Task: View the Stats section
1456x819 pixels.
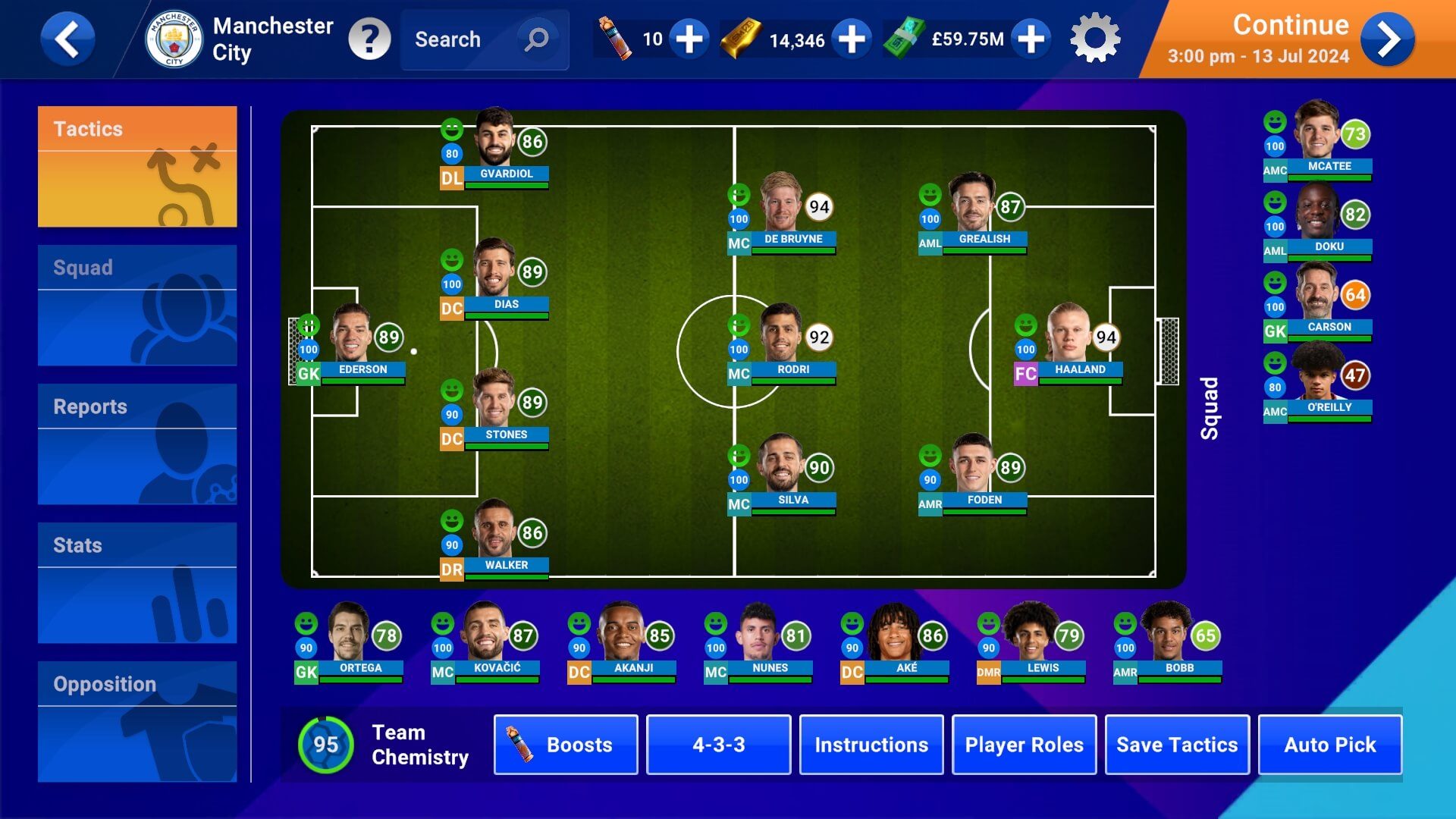Action: [x=137, y=582]
